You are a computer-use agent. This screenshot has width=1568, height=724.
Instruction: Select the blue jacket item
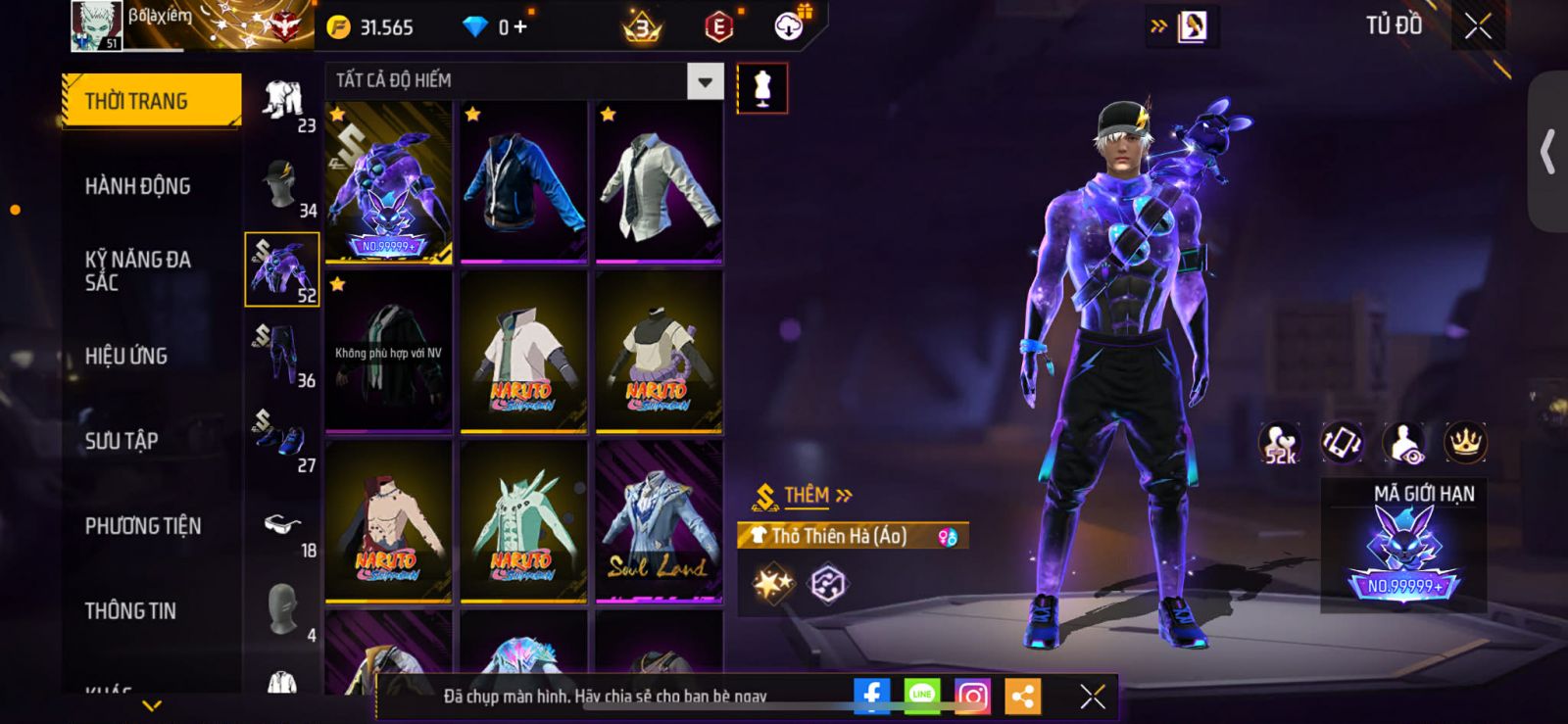524,182
